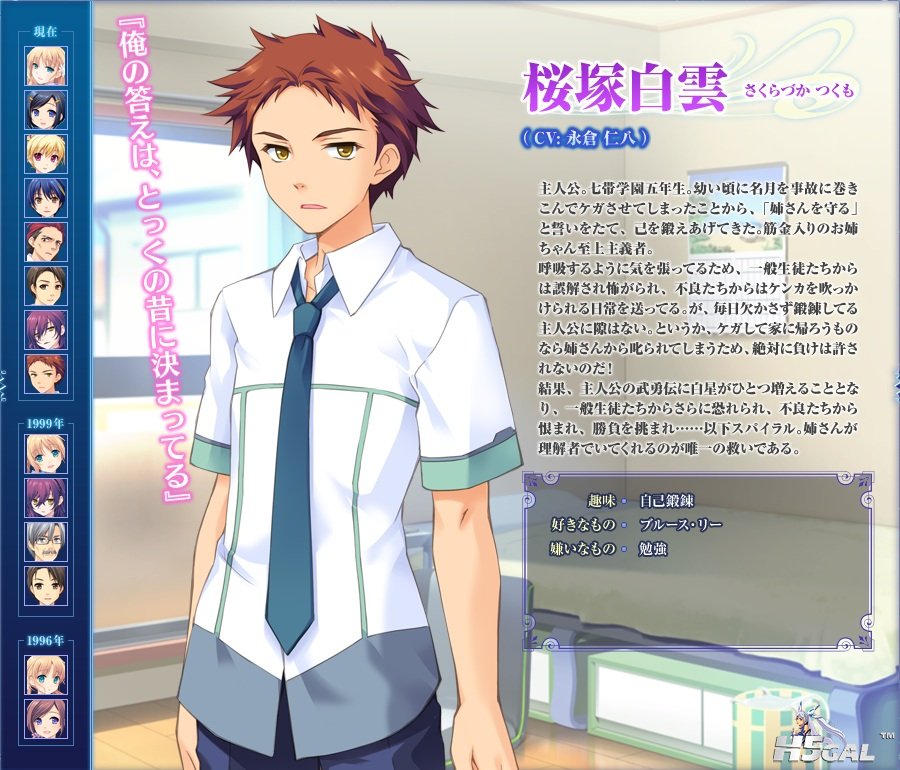The height and width of the screenshot is (770, 900).
Task: Select the dark blue-haired character portrait
Action: [x=47, y=198]
